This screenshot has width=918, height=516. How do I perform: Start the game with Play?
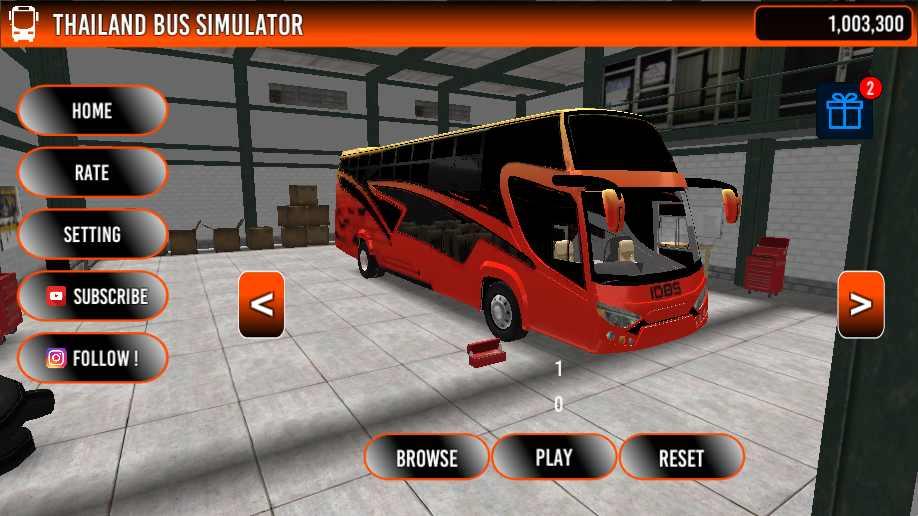[x=554, y=458]
